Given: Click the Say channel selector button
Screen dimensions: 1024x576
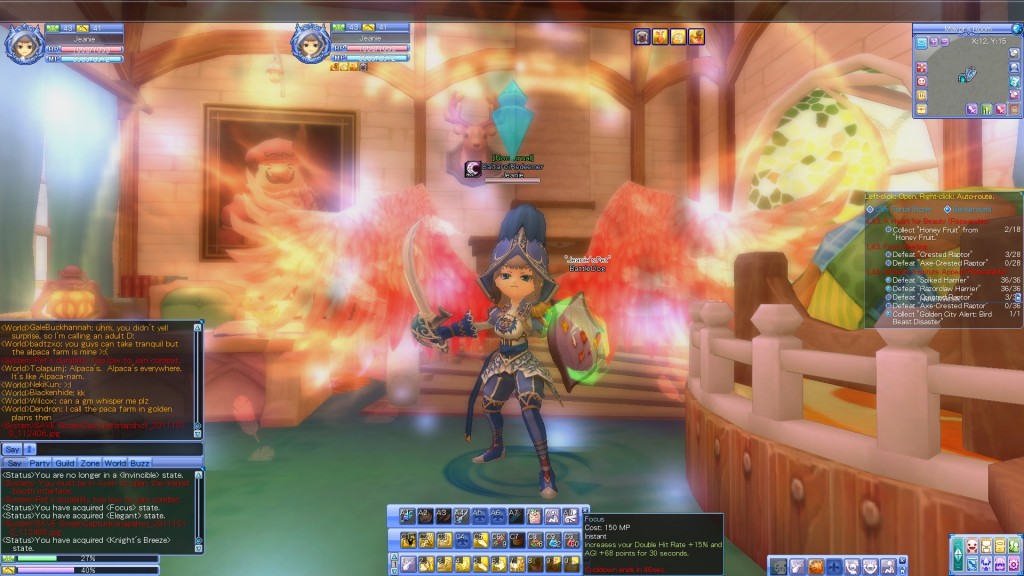Looking at the screenshot, I should coord(11,450).
